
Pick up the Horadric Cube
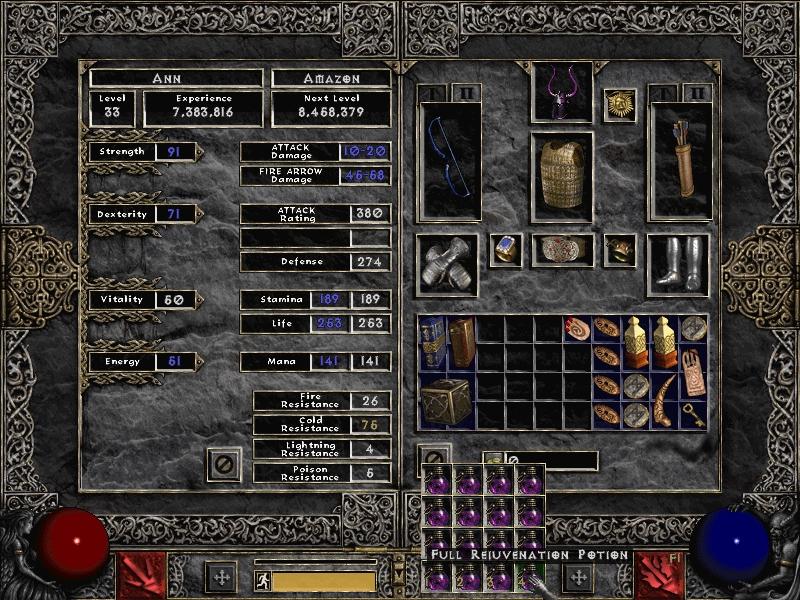point(446,400)
